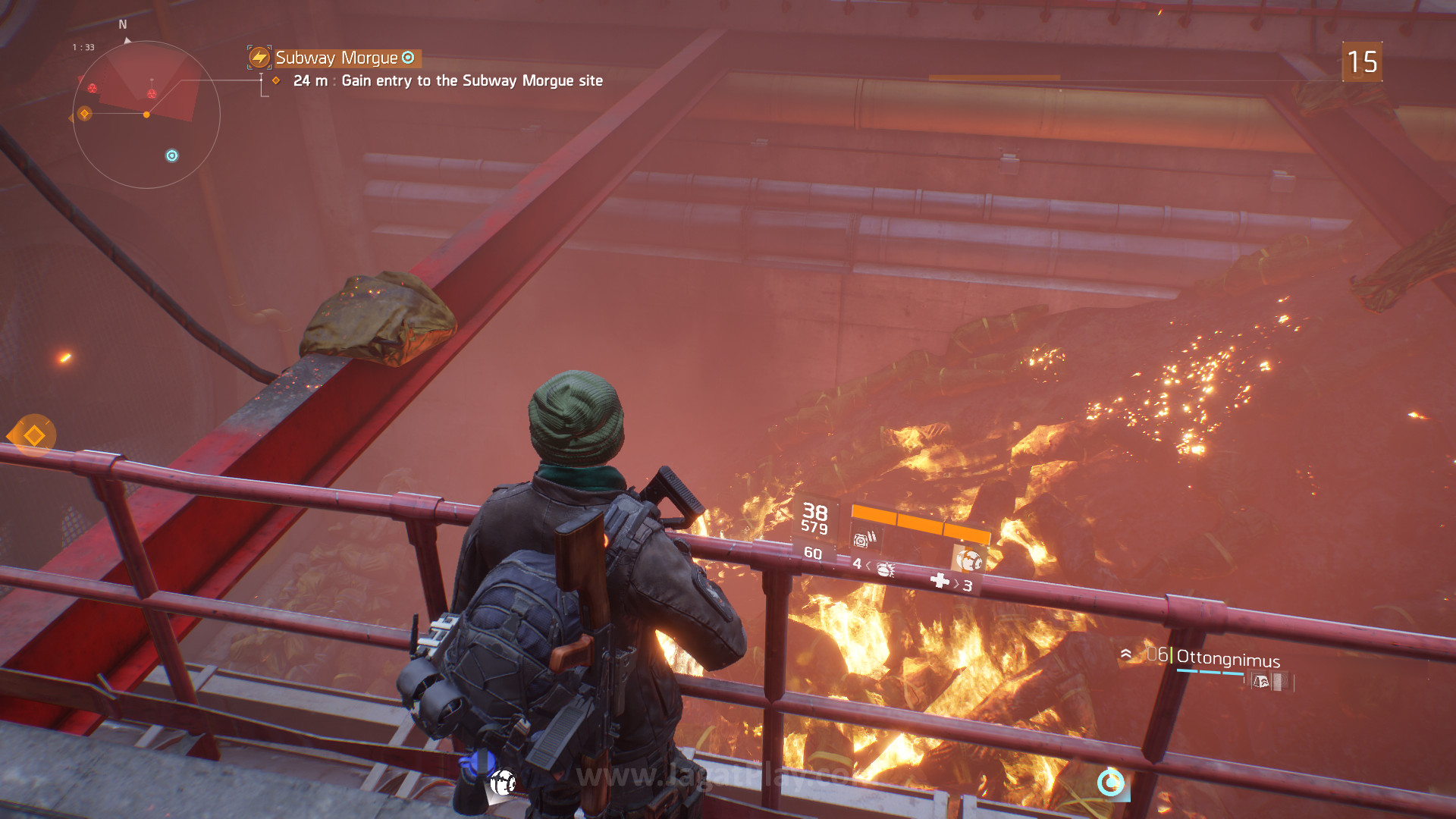
Task: Select the grenade icon
Action: coord(884,569)
